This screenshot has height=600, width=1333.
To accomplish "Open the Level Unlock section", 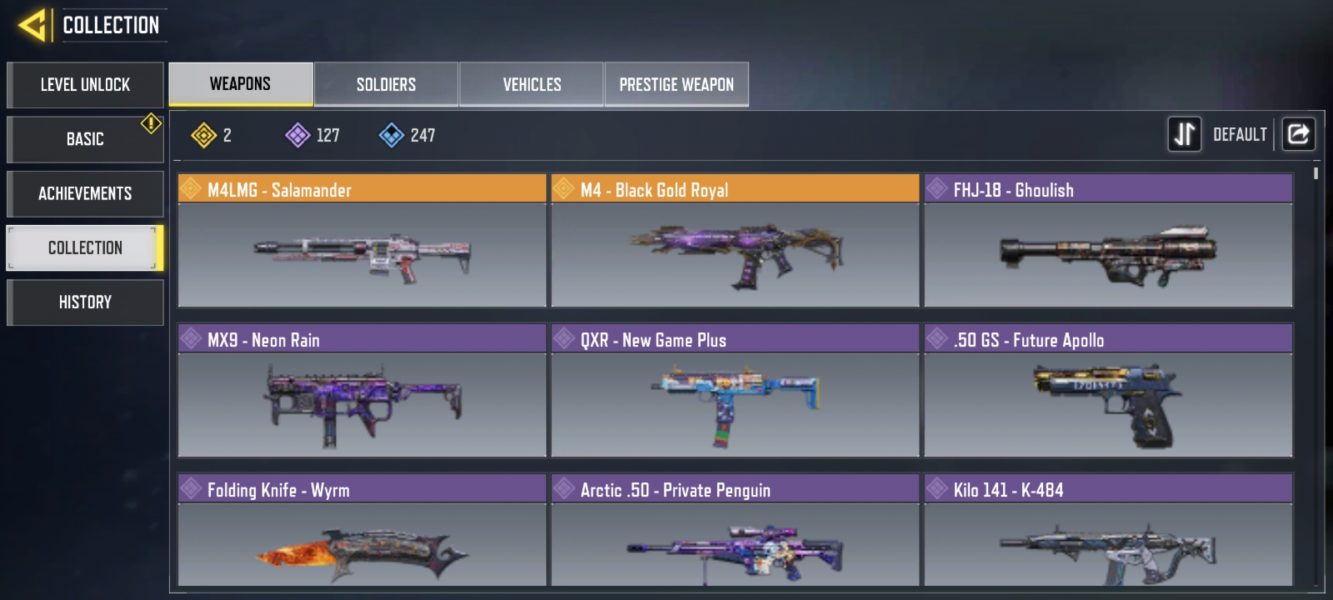I will click(85, 85).
